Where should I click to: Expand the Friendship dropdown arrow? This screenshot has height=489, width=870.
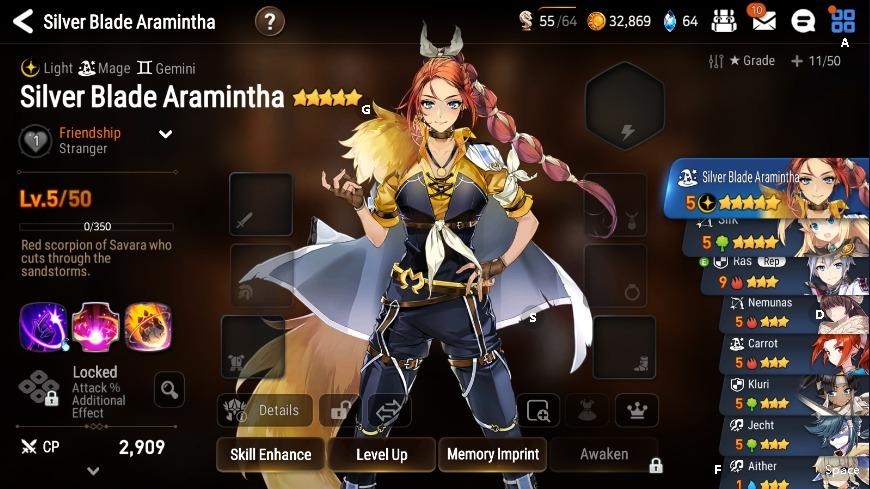pos(166,134)
